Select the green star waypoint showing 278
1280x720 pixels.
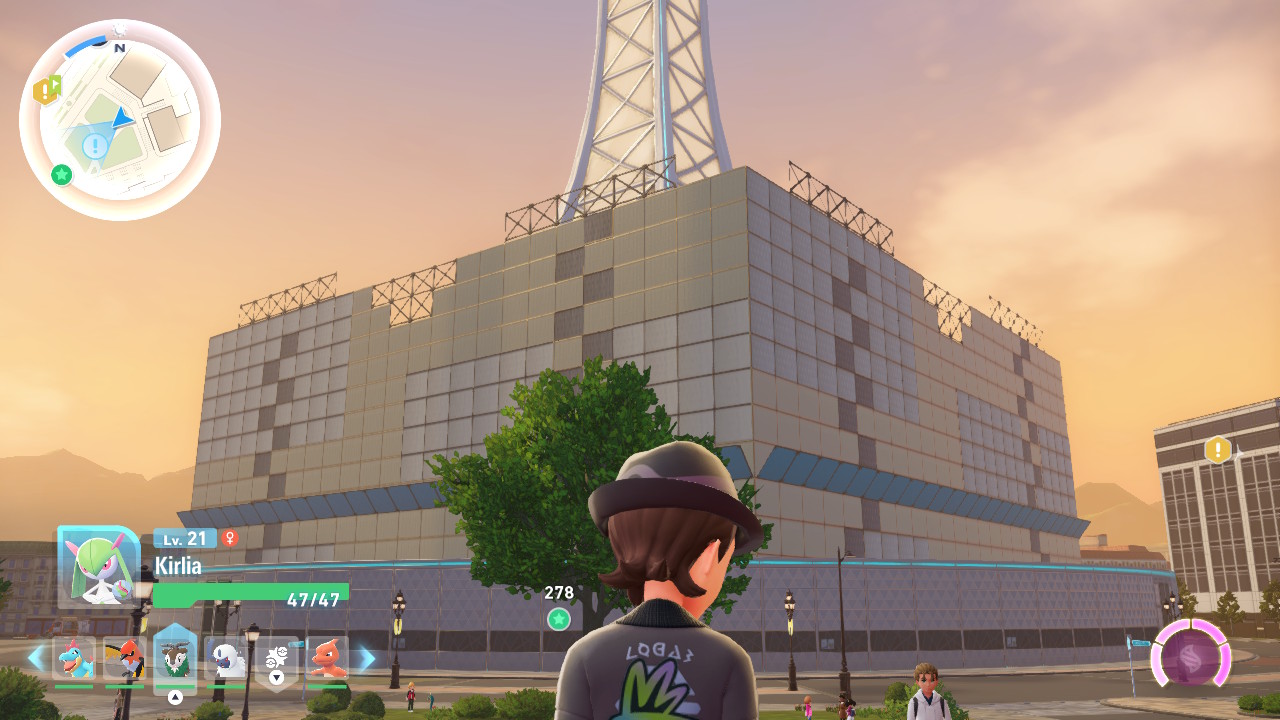[559, 619]
